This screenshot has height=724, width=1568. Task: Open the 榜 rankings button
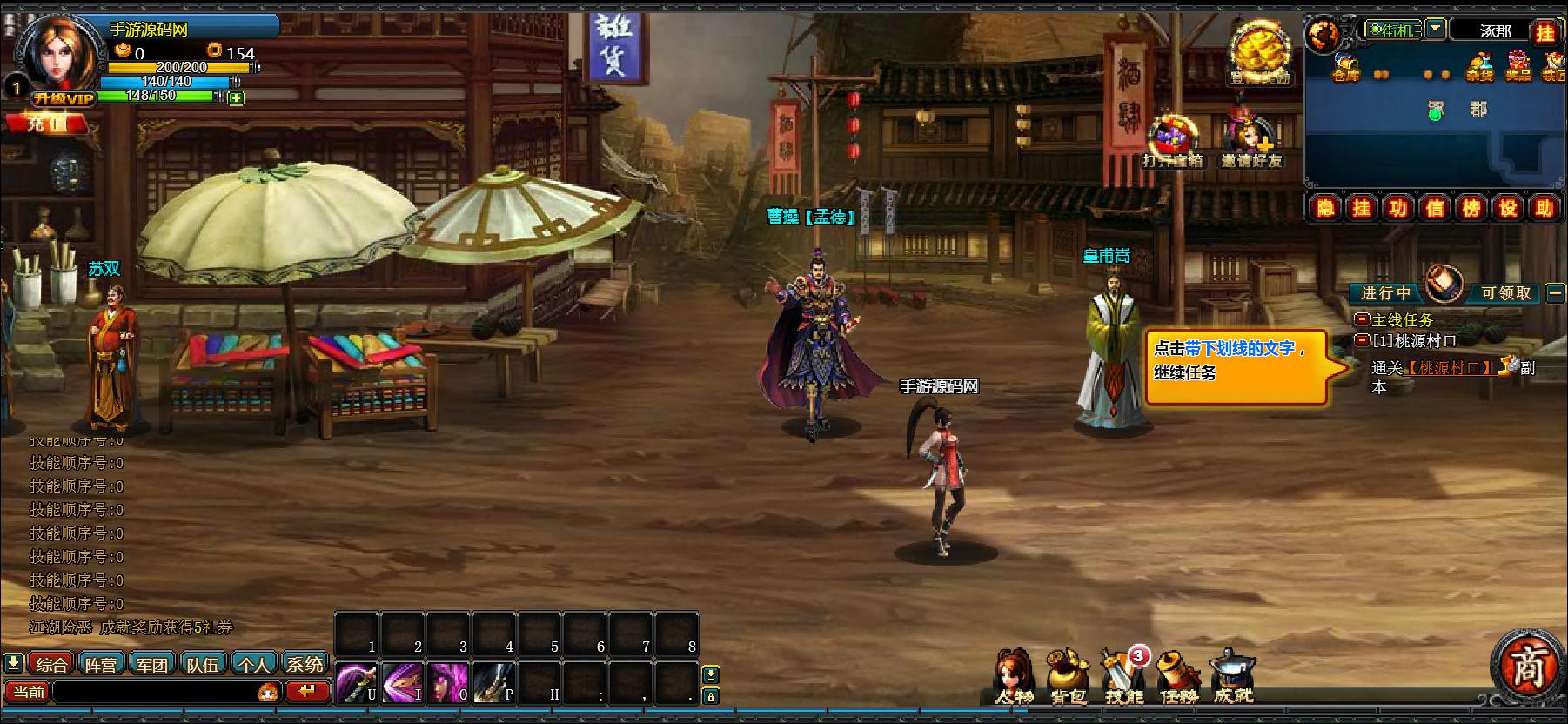pyautogui.click(x=1471, y=208)
